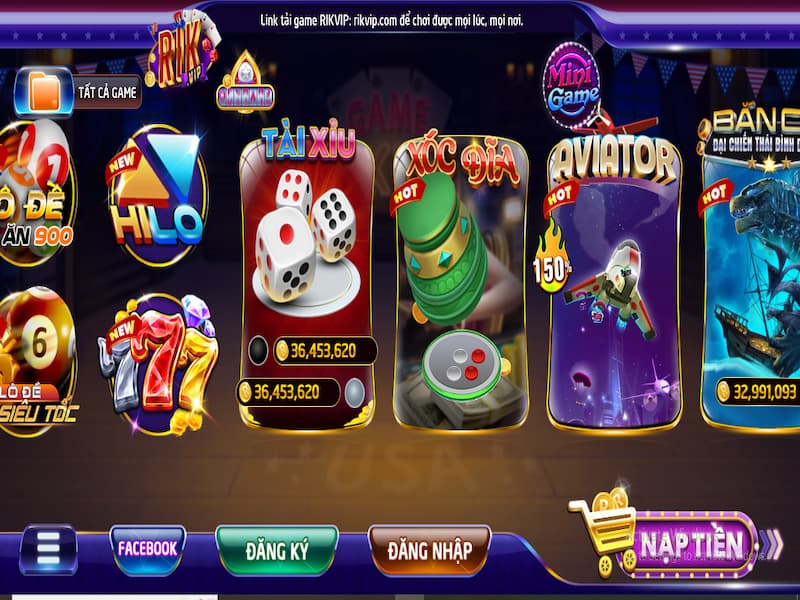Click Đăng Nhập to log in

(x=429, y=551)
